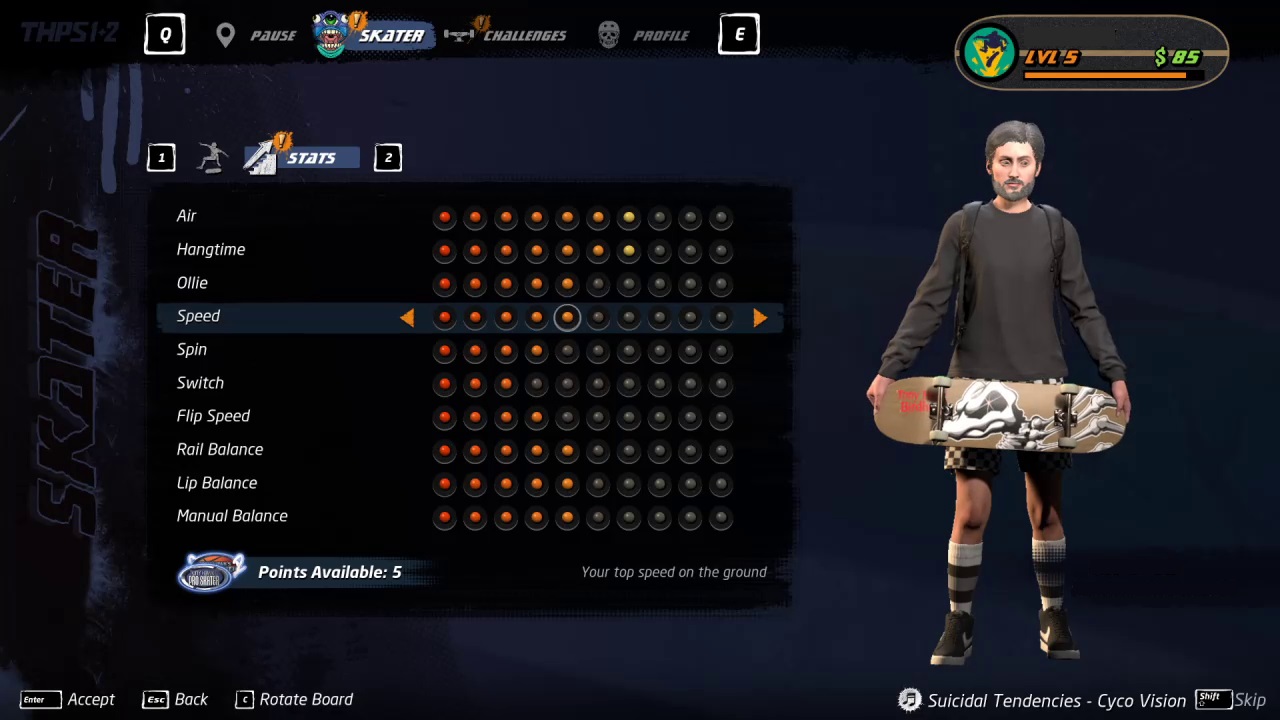Click the left arrow to decrease Speed
The image size is (1280, 720).
tap(408, 317)
